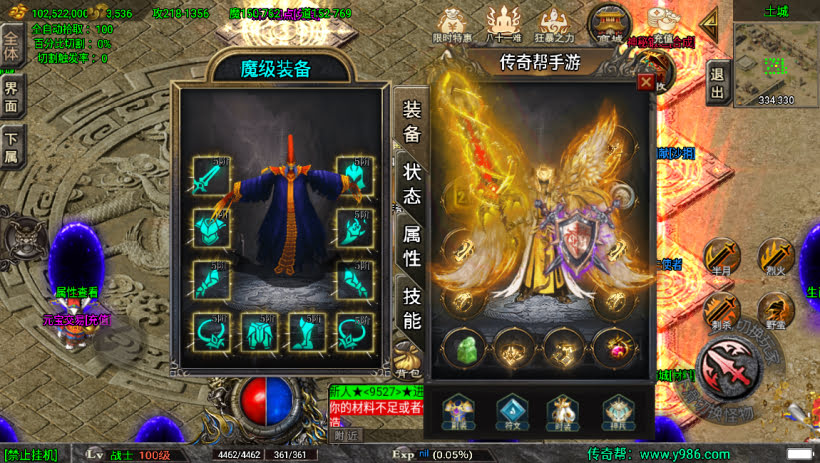820x463 pixels.
Task: Open the 符文 rune button
Action: 510,409
